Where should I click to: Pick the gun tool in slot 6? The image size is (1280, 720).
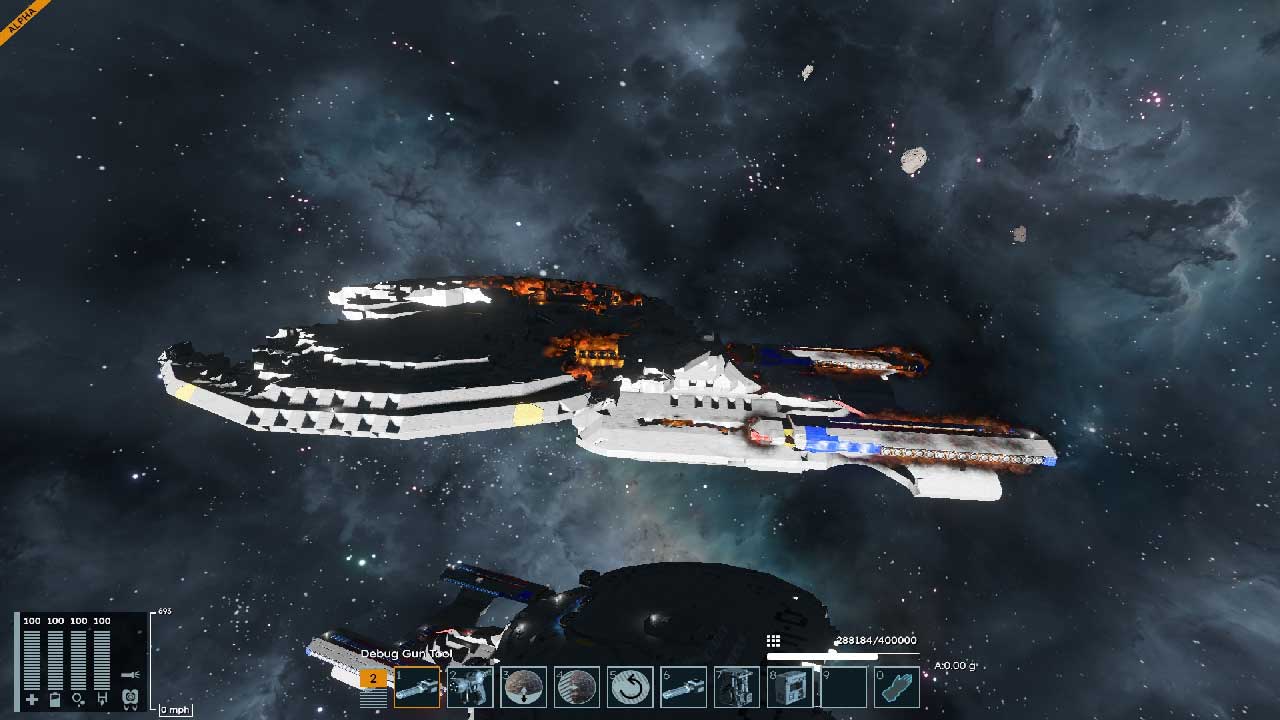(684, 687)
